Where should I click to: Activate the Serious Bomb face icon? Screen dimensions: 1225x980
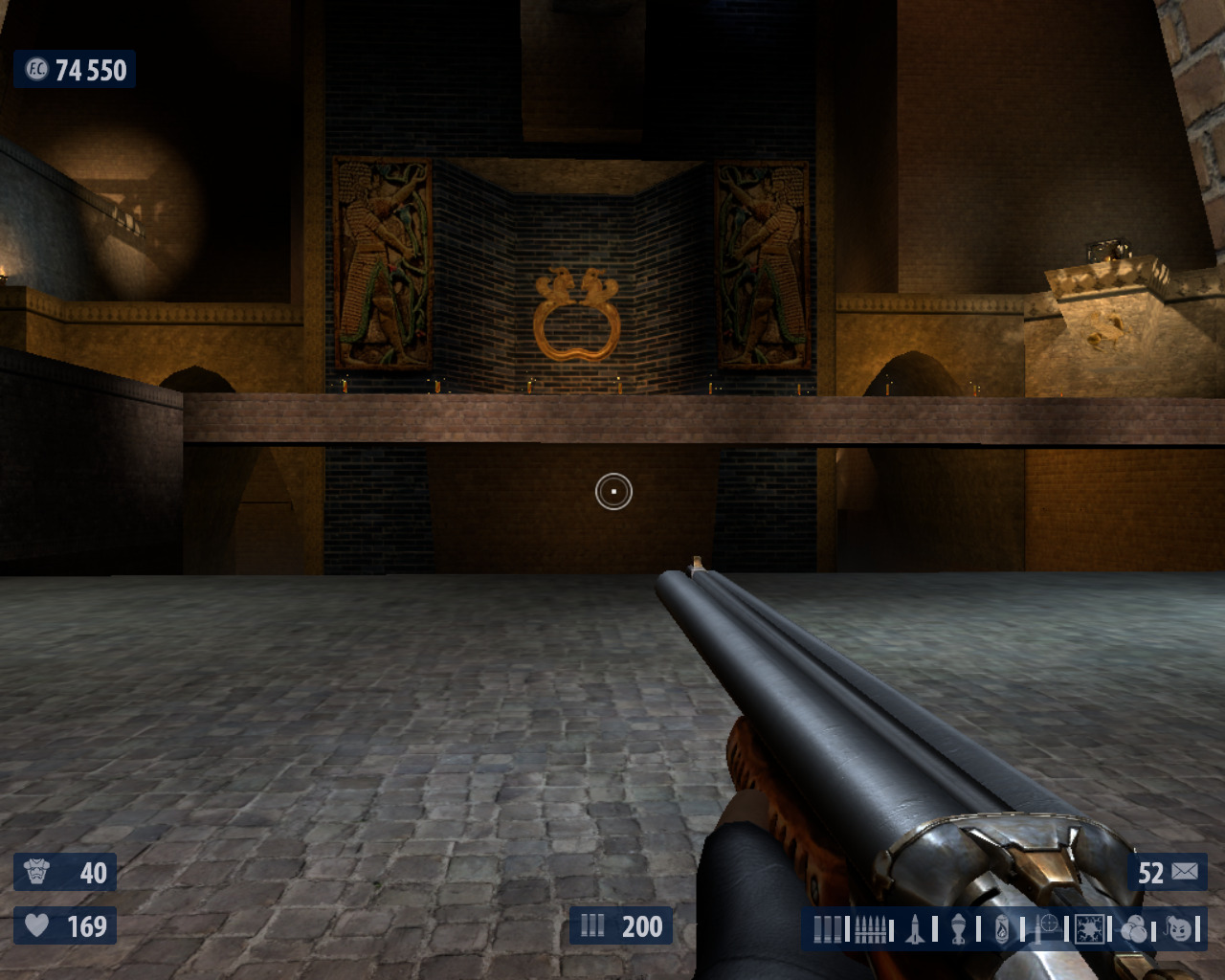coord(1180,928)
